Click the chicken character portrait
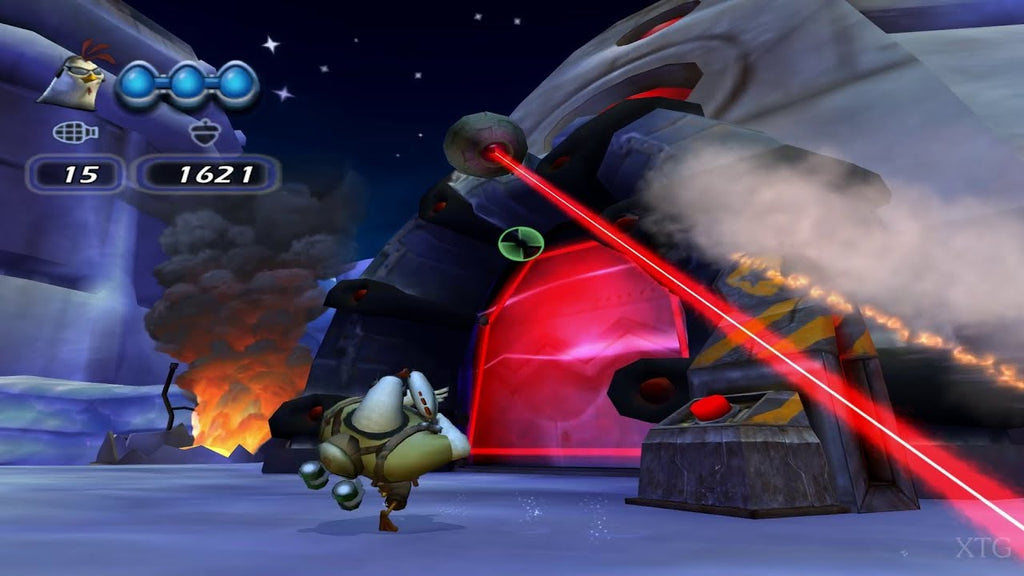The width and height of the screenshot is (1024, 576). (x=75, y=79)
